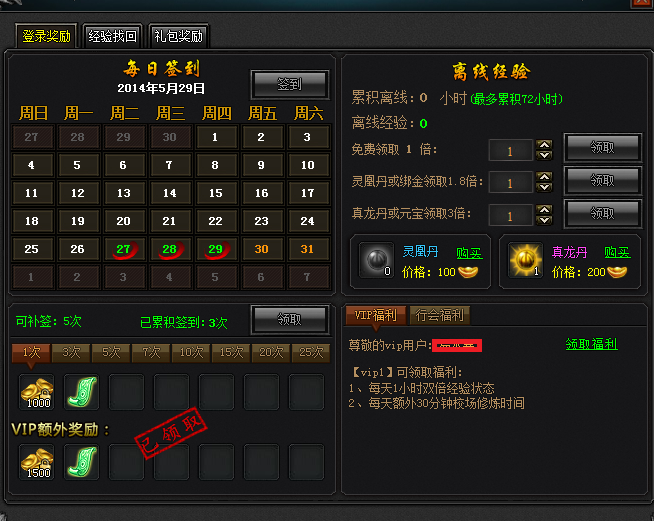Viewport: 654px width, 521px height.
Task: Choose day 15 on the sign-in calendar
Action: pyautogui.click(x=215, y=193)
